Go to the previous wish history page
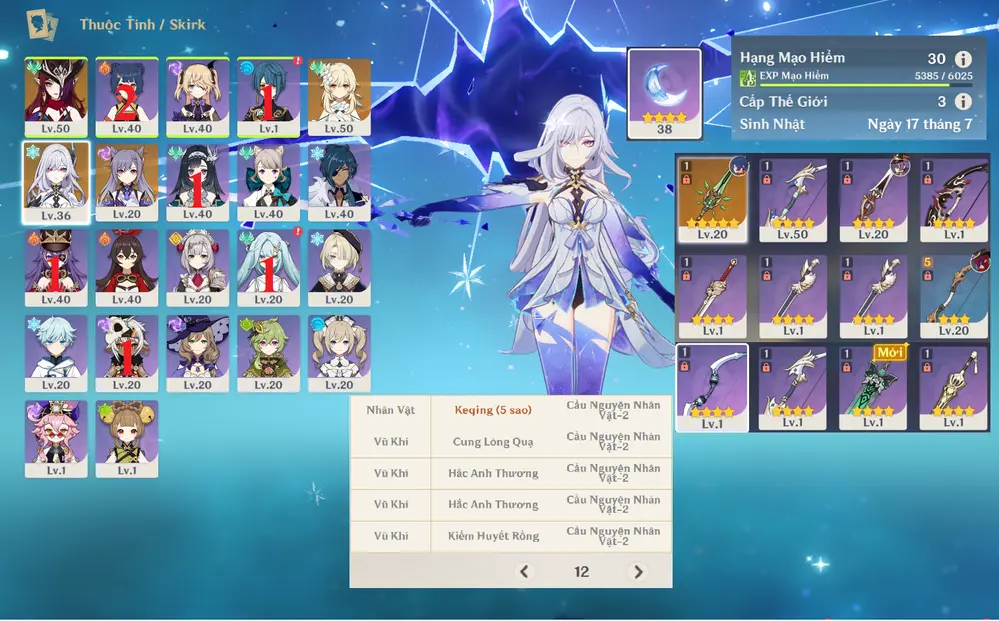This screenshot has height=621, width=999. click(x=524, y=572)
